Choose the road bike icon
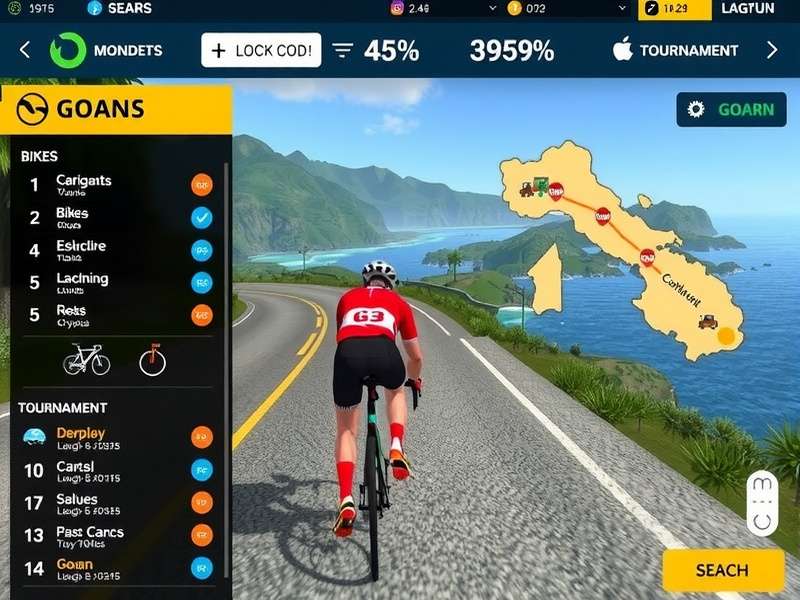 coord(87,360)
